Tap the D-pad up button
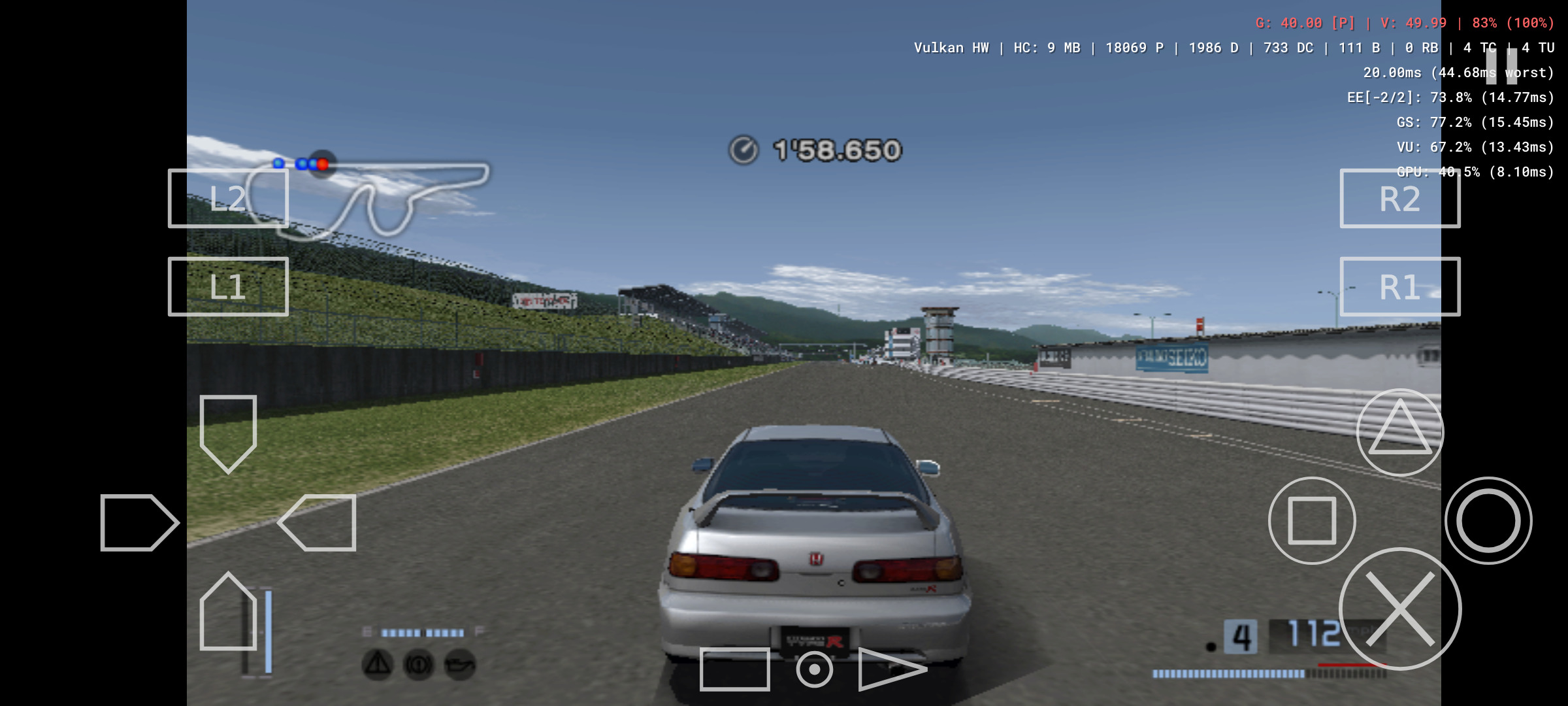Viewport: 1568px width, 706px height. [x=228, y=433]
